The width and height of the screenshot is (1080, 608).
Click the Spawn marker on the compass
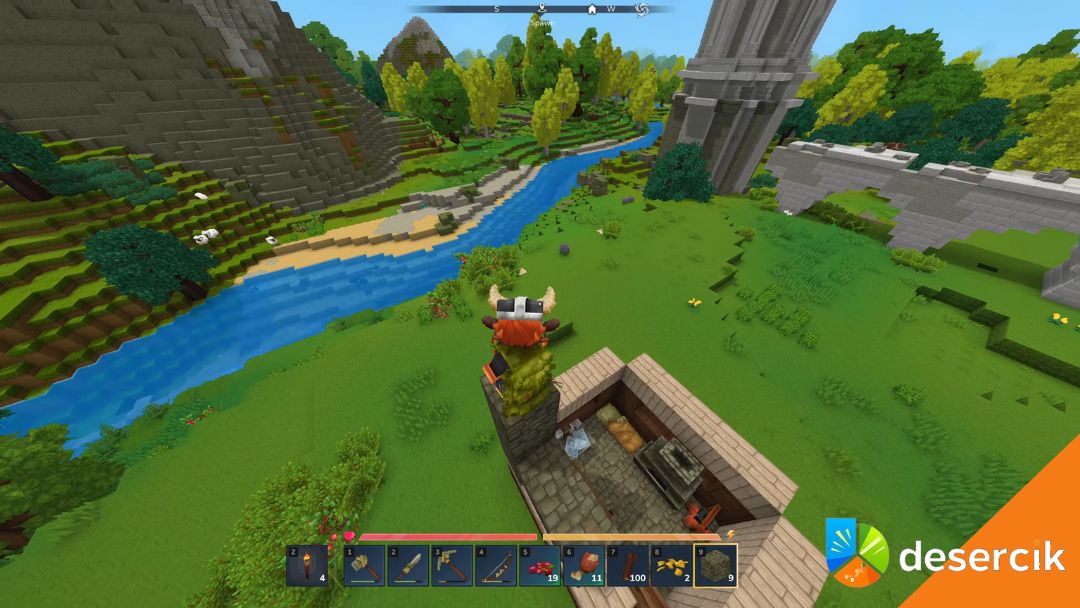coord(541,10)
